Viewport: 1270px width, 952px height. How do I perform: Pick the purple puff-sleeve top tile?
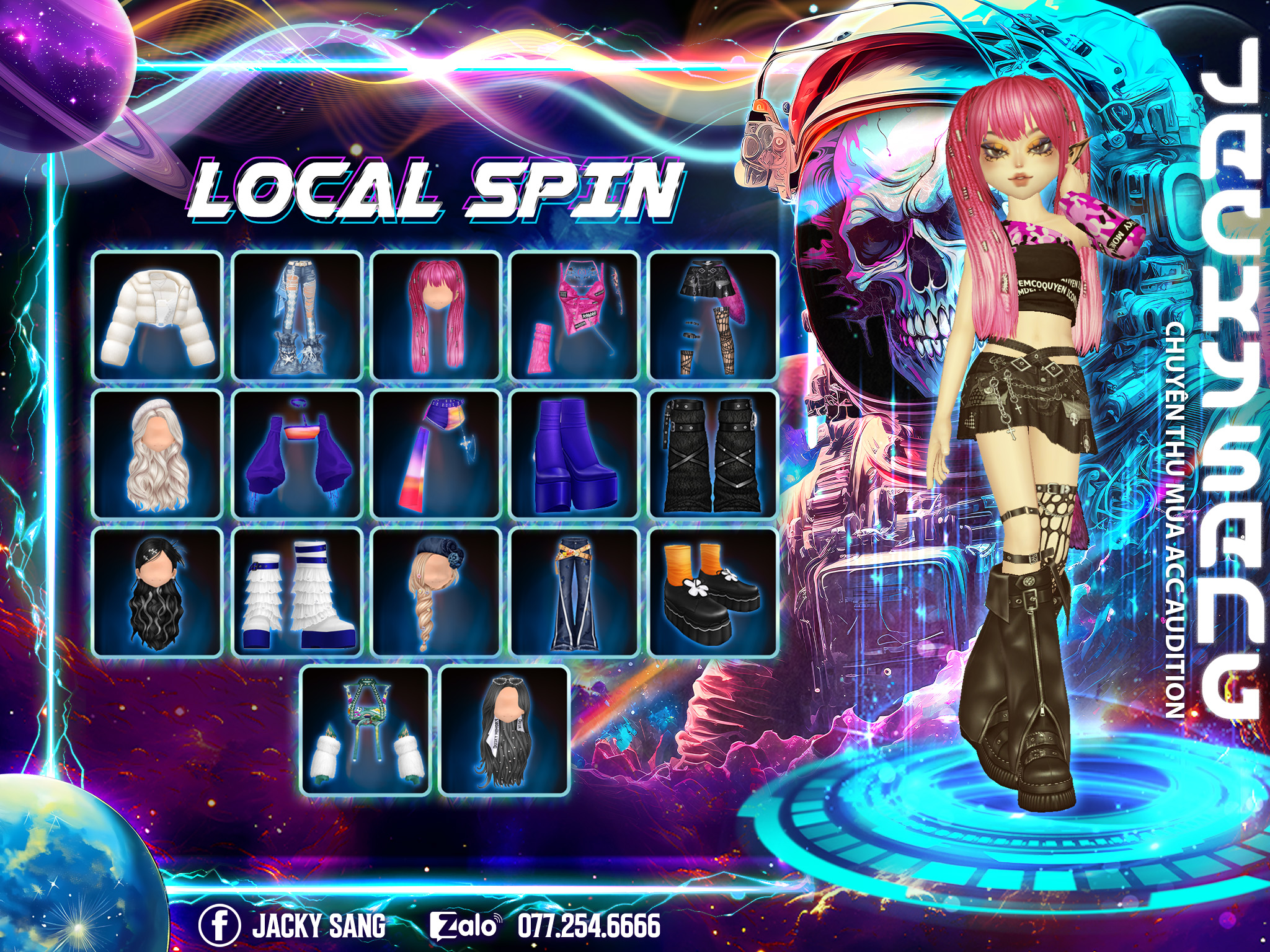coord(297,455)
